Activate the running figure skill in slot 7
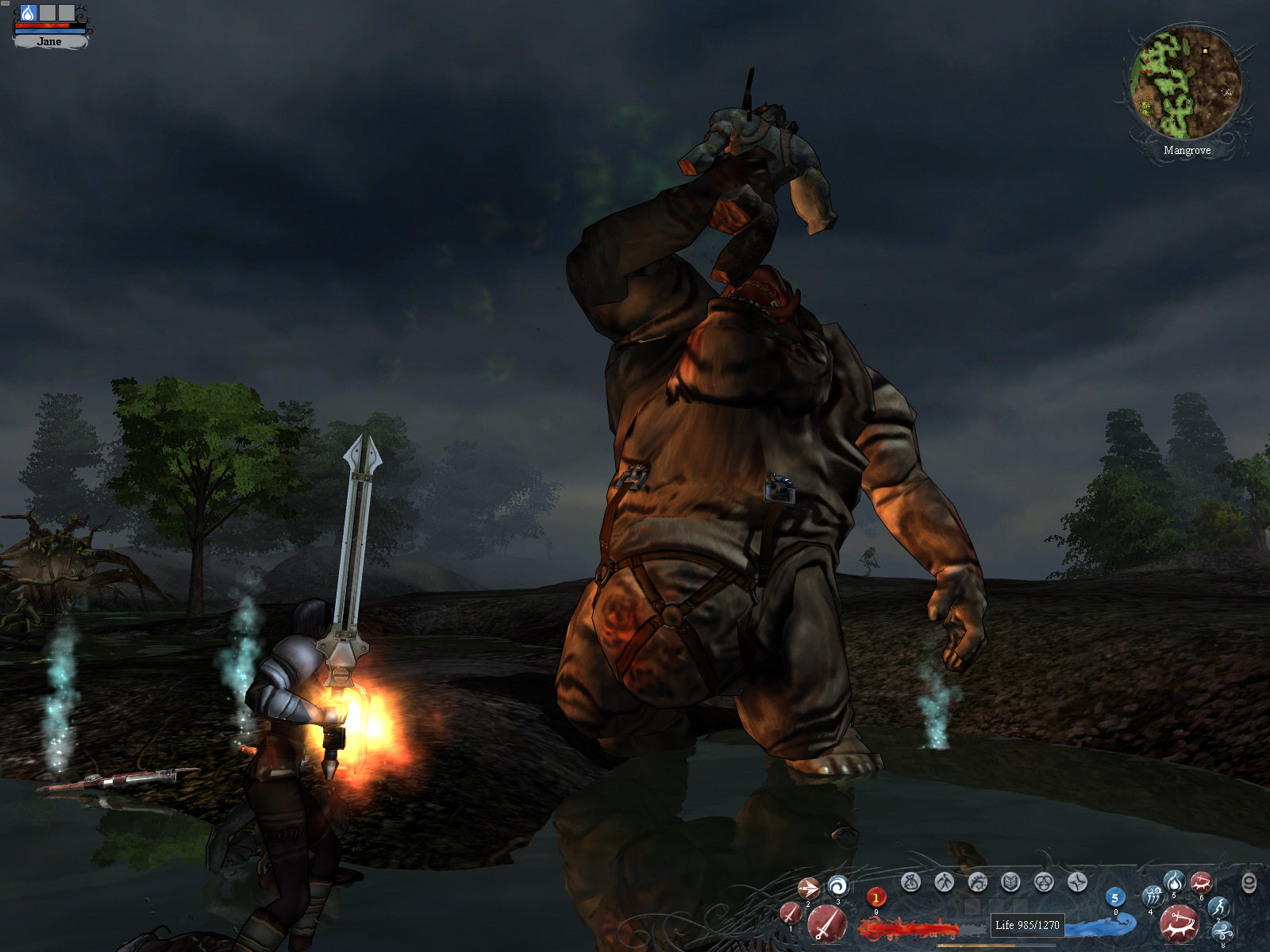 1218,906
